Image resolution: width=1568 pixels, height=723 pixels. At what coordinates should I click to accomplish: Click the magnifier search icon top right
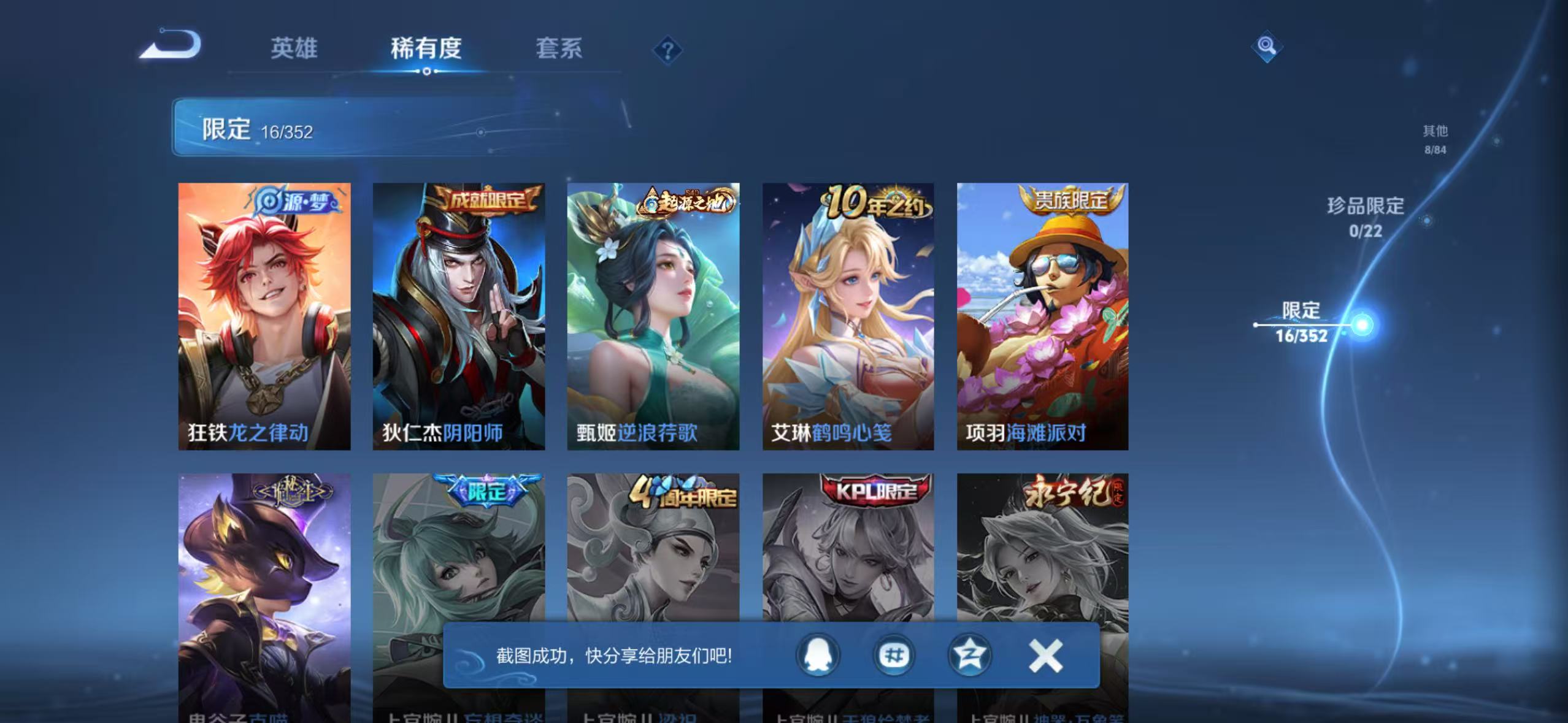[x=1266, y=46]
